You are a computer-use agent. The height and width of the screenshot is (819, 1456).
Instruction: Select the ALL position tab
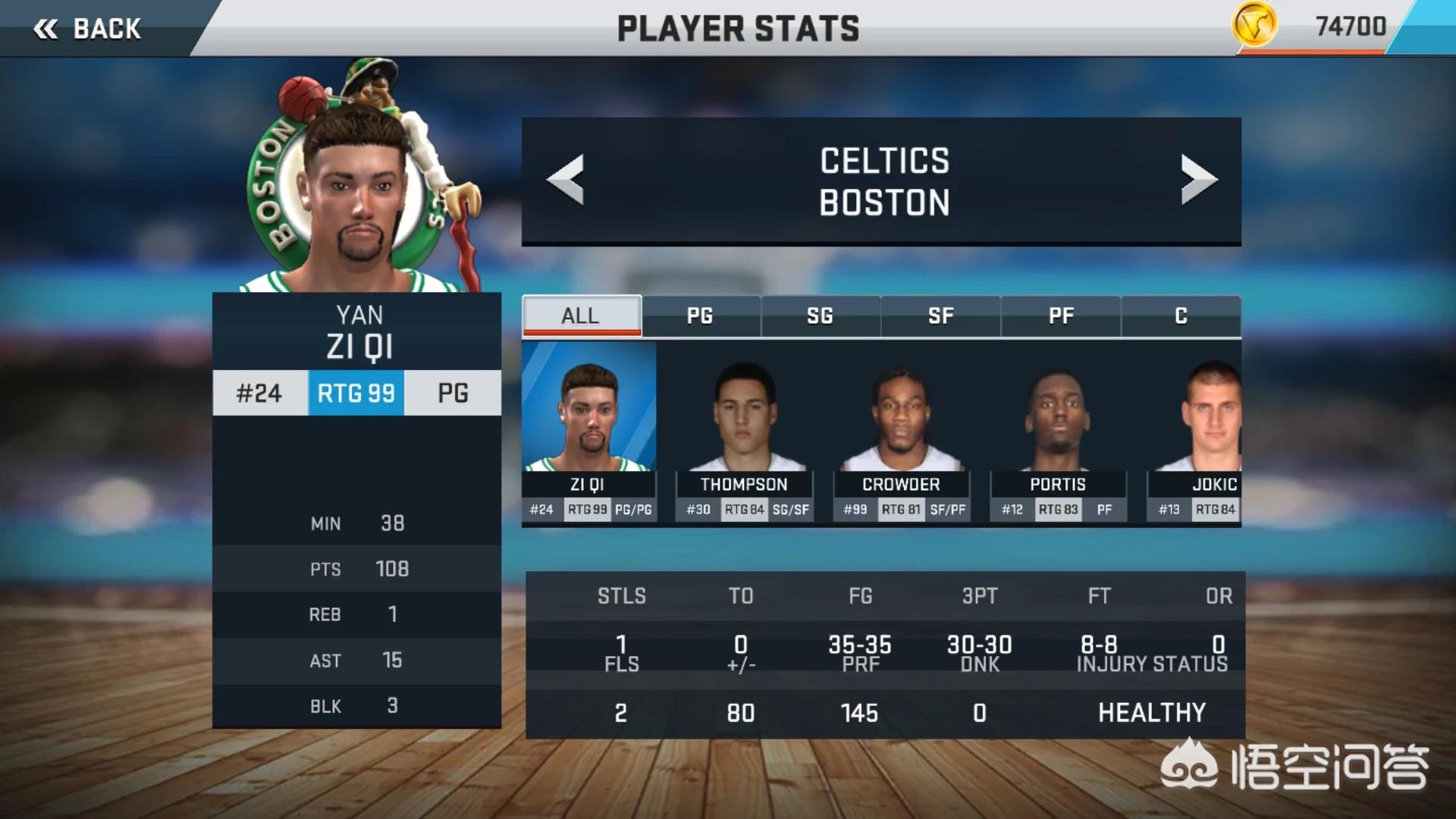(x=581, y=315)
